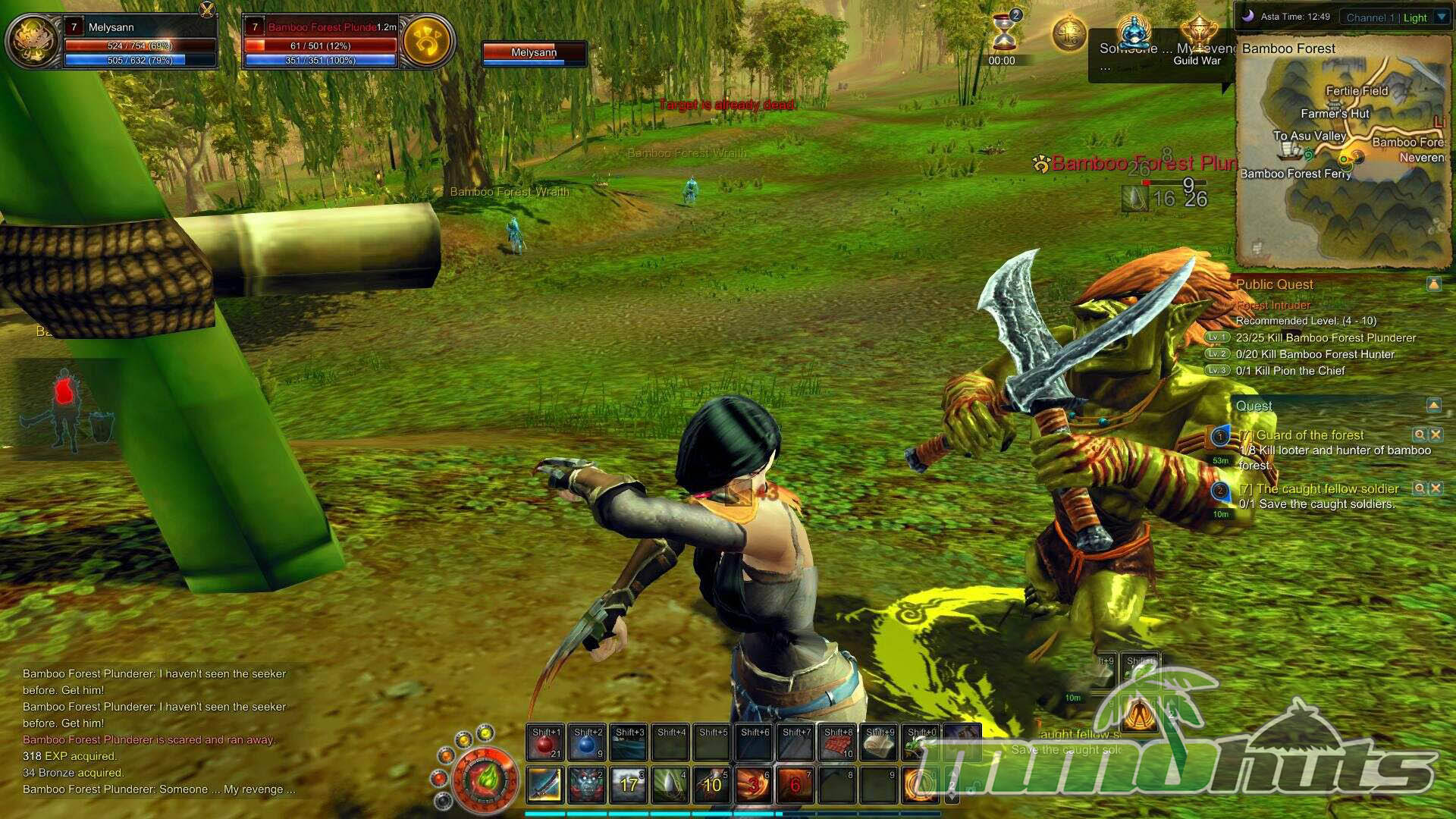Click Melysann's player portrait
This screenshot has height=819, width=1456.
tap(33, 42)
